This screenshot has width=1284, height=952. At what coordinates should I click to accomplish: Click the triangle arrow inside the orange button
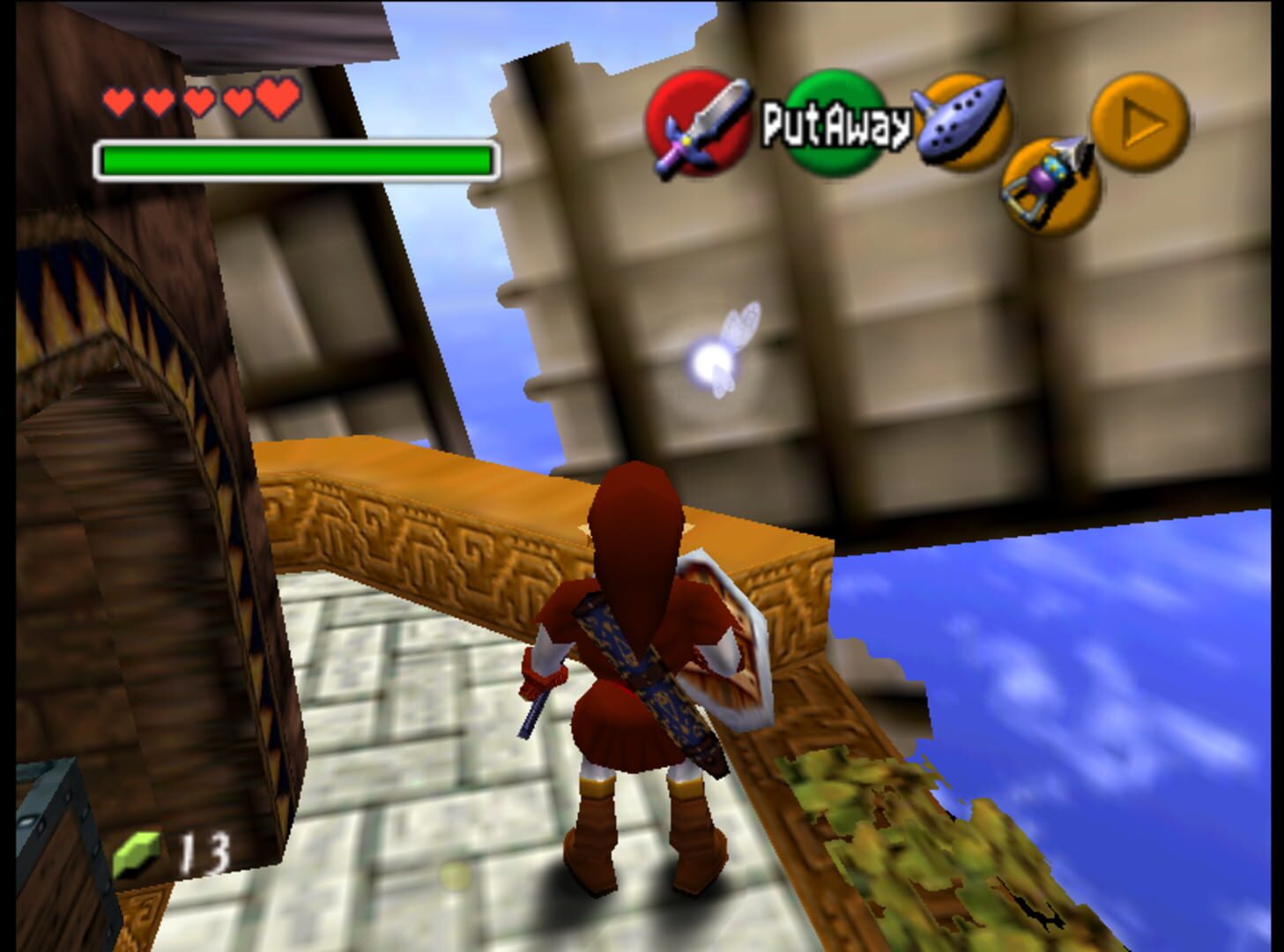click(x=1139, y=120)
